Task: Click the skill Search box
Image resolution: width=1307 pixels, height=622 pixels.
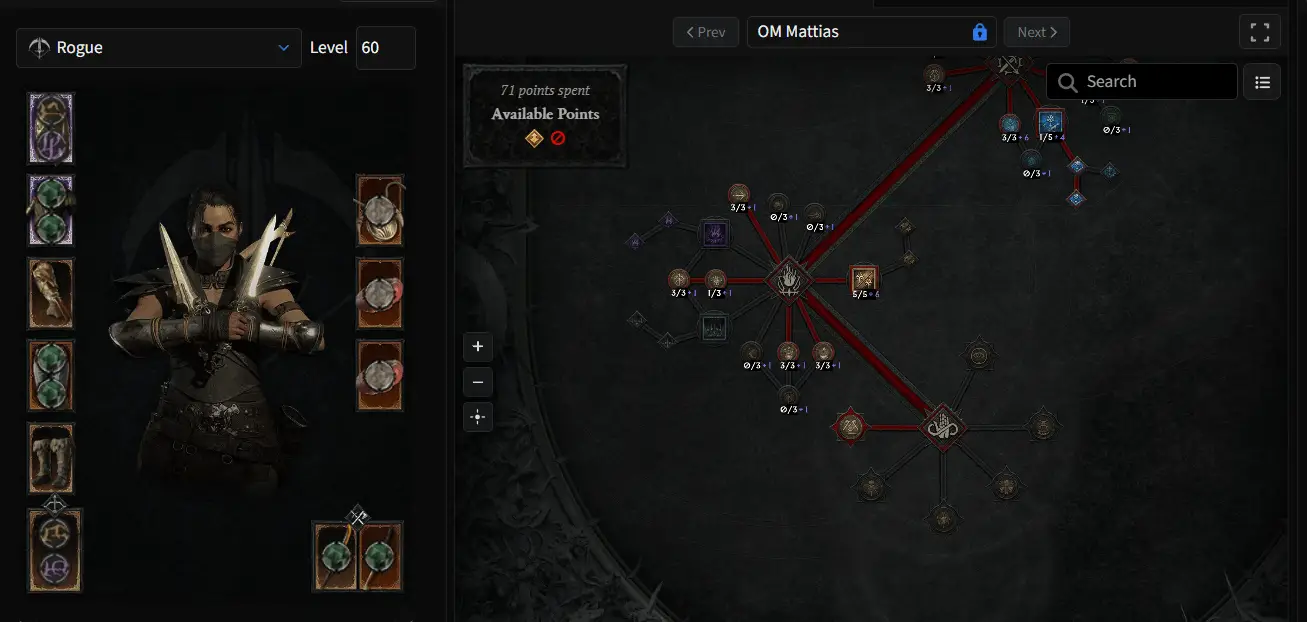Action: pos(1141,82)
